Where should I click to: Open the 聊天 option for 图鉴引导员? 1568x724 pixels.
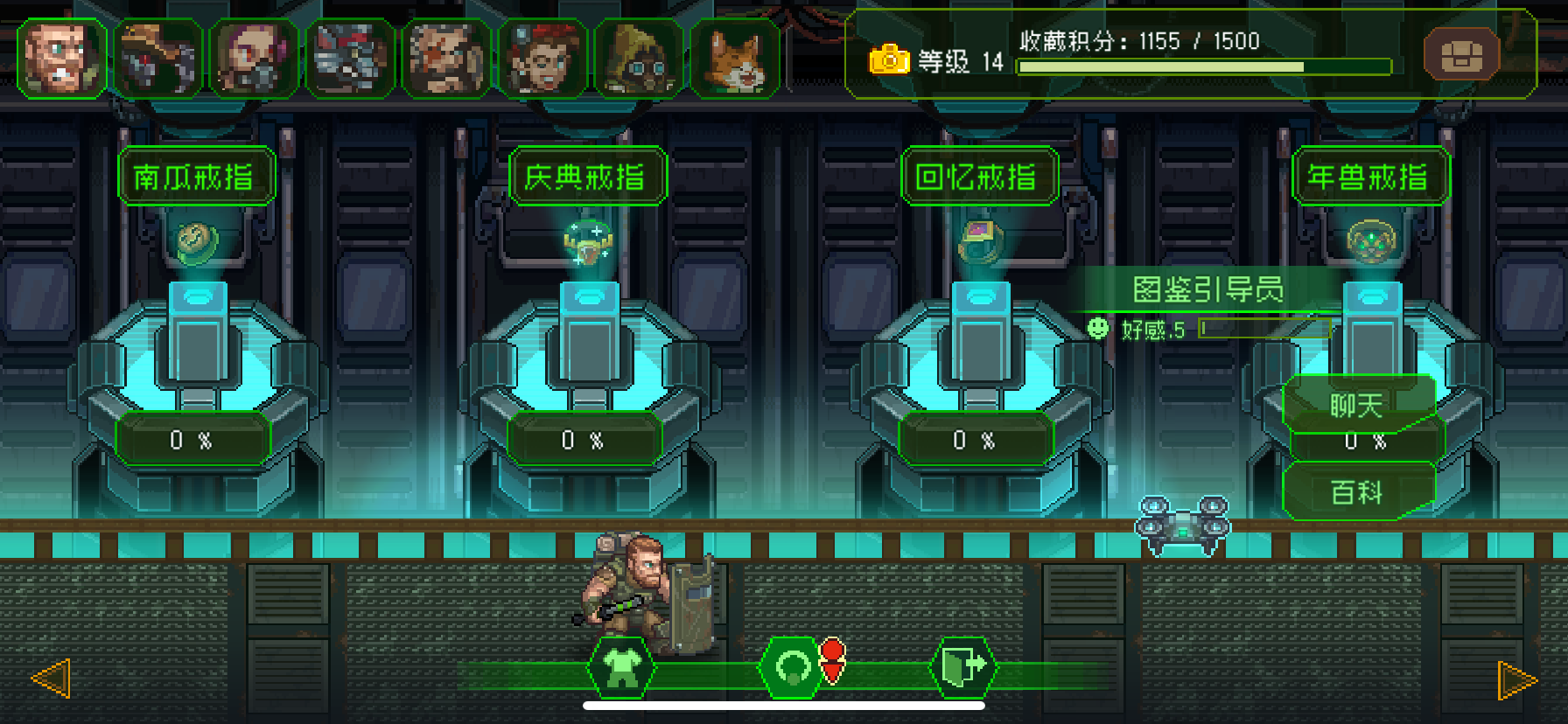point(1359,404)
